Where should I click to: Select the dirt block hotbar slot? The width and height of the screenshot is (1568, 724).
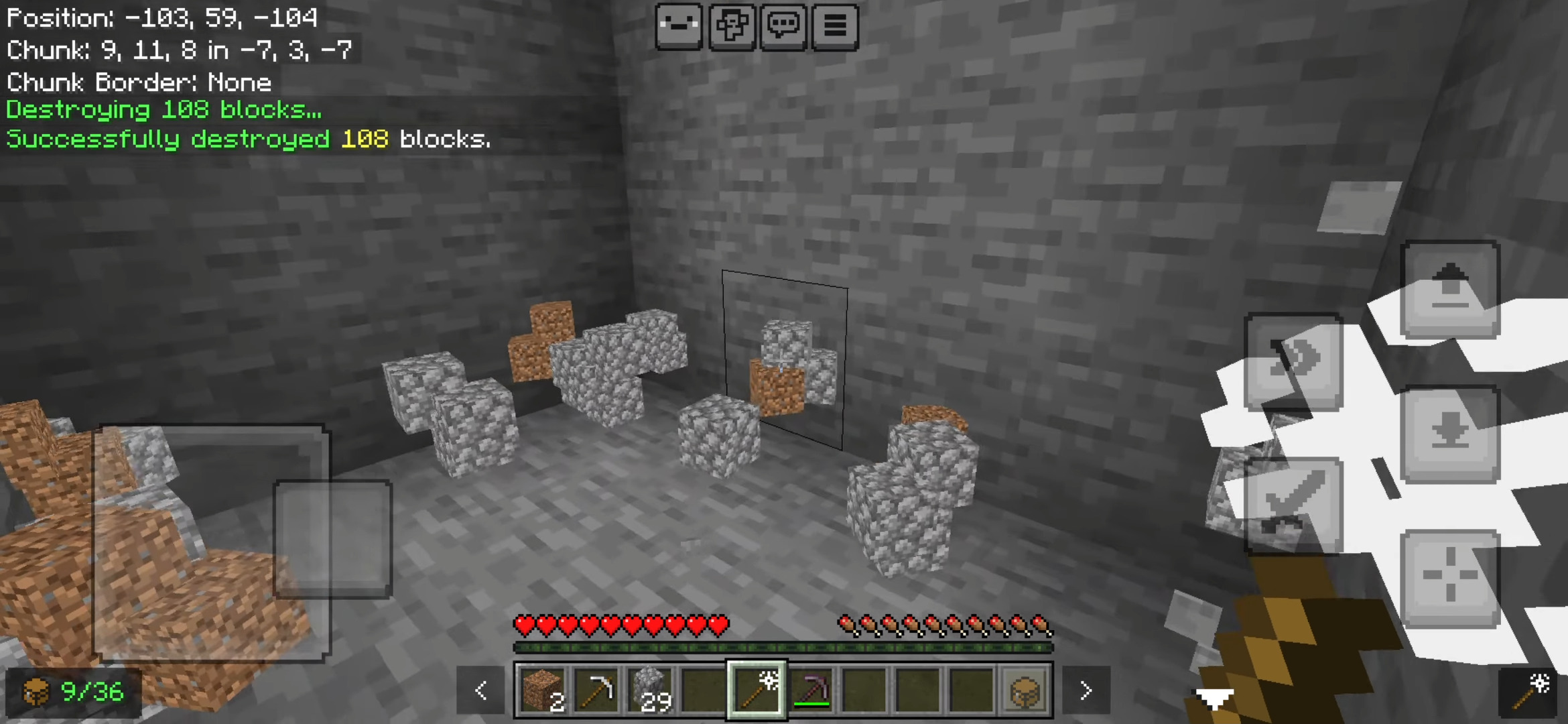[542, 690]
